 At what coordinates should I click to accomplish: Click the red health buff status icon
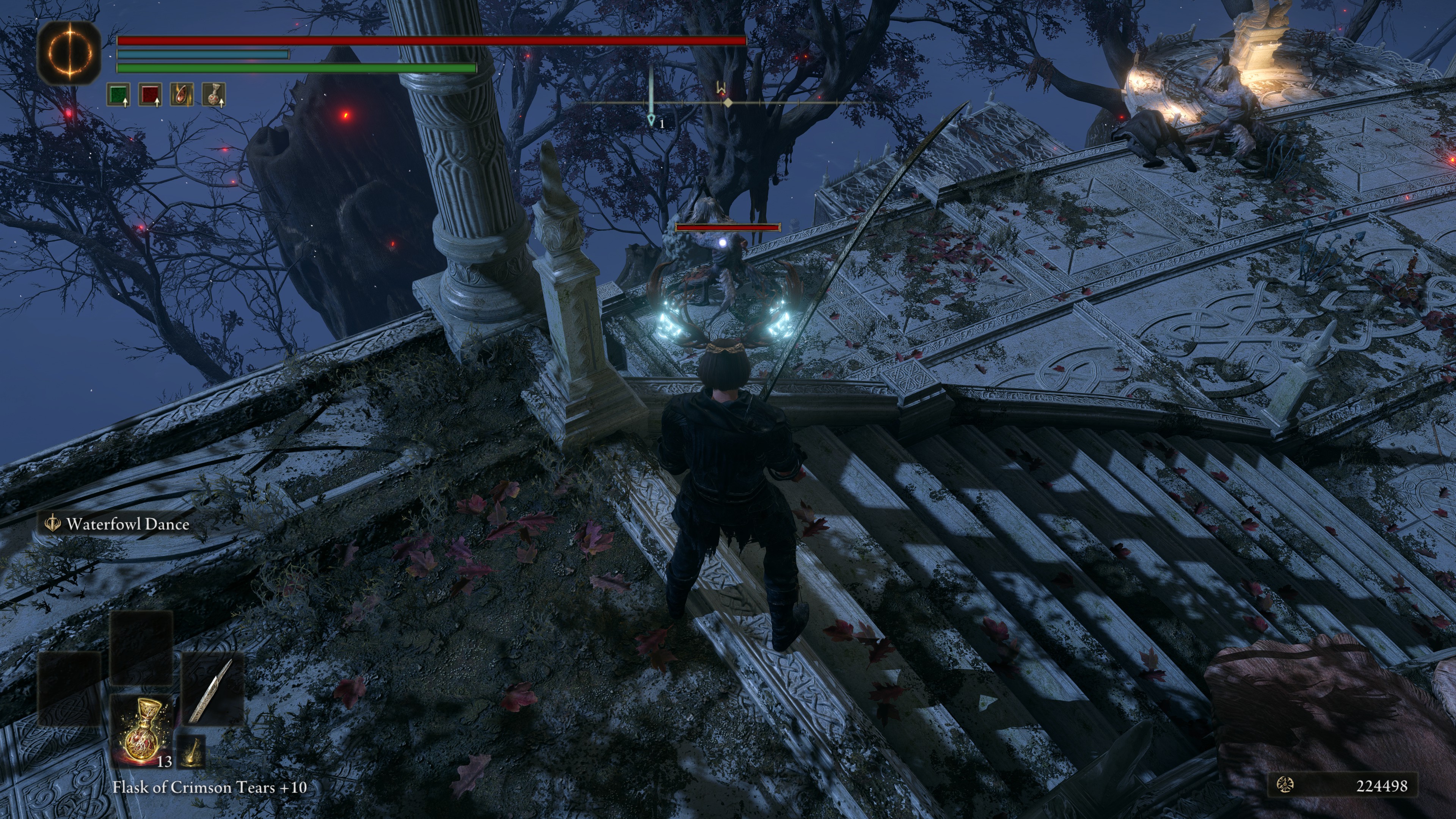coord(151,95)
